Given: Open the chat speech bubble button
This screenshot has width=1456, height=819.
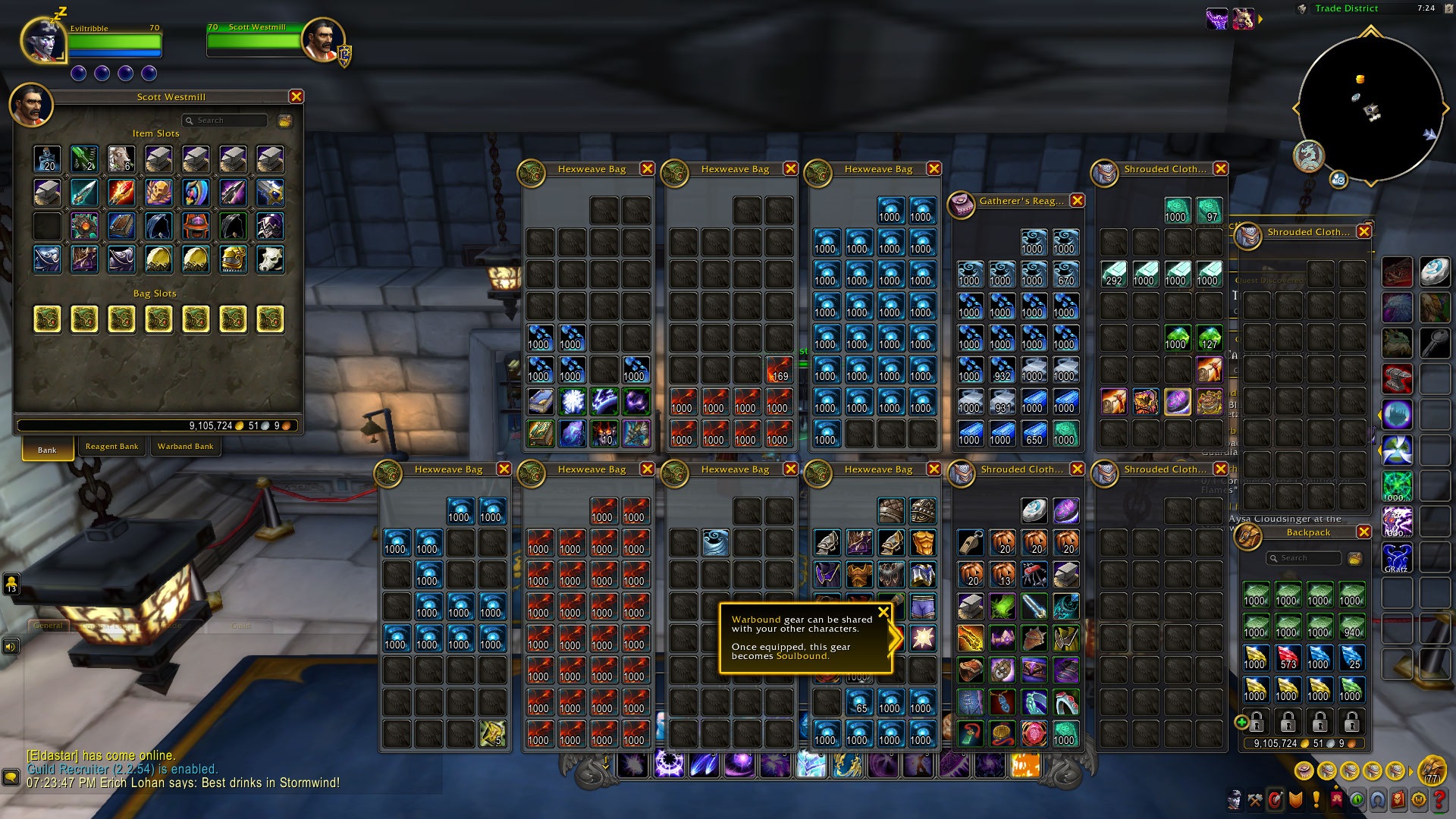Looking at the screenshot, I should tap(11, 777).
